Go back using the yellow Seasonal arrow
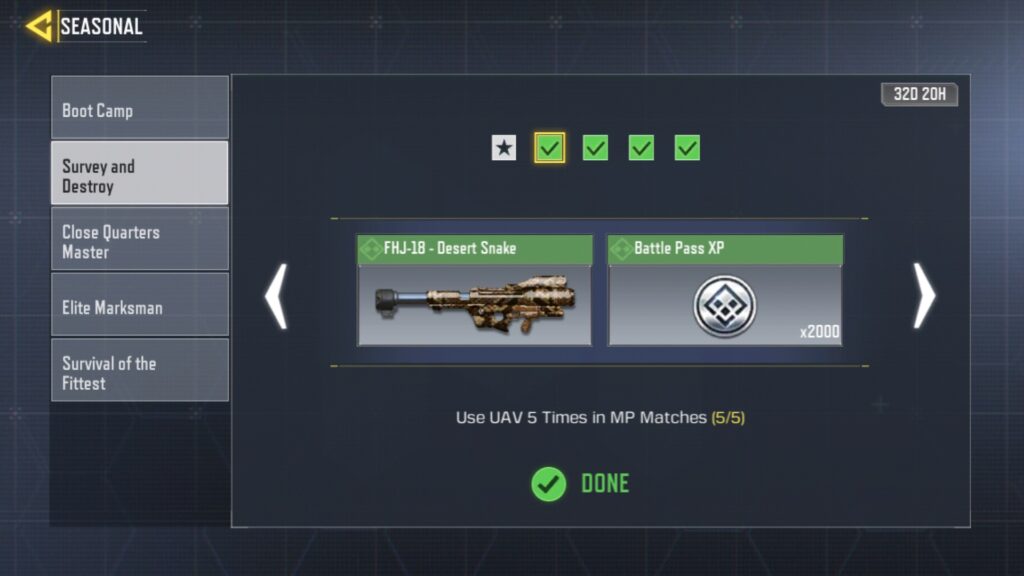1024x576 pixels. coord(40,26)
